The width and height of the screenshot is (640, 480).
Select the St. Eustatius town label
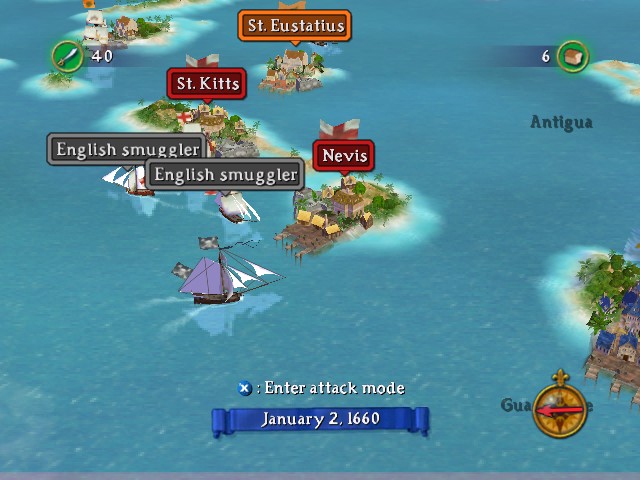click(x=295, y=26)
